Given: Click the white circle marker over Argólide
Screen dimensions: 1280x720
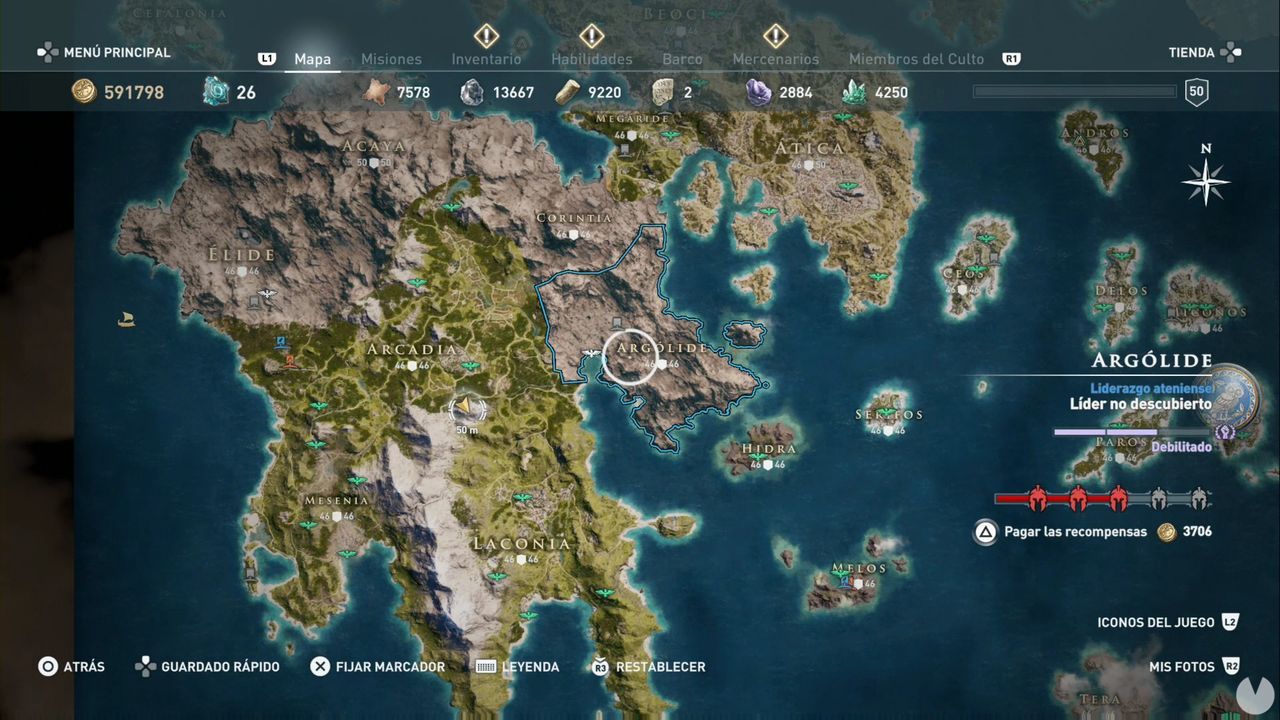Looking at the screenshot, I should [x=630, y=355].
